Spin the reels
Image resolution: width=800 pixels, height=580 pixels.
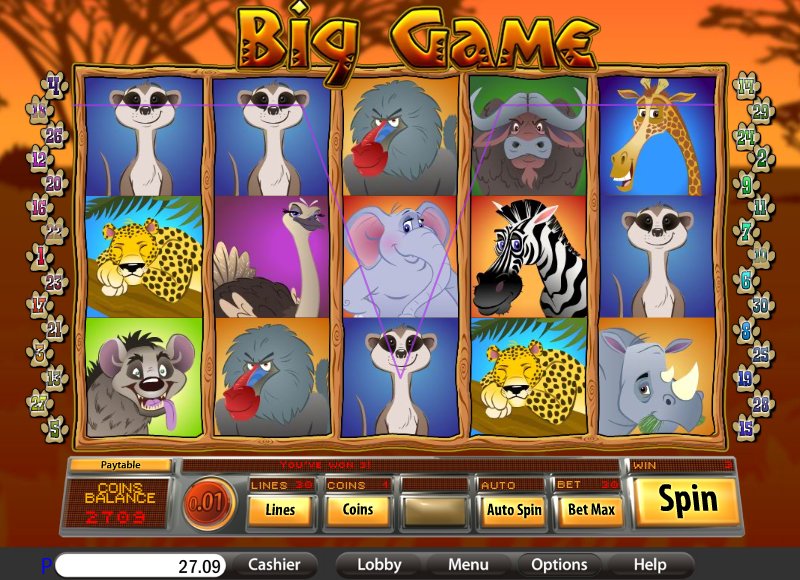[x=688, y=501]
